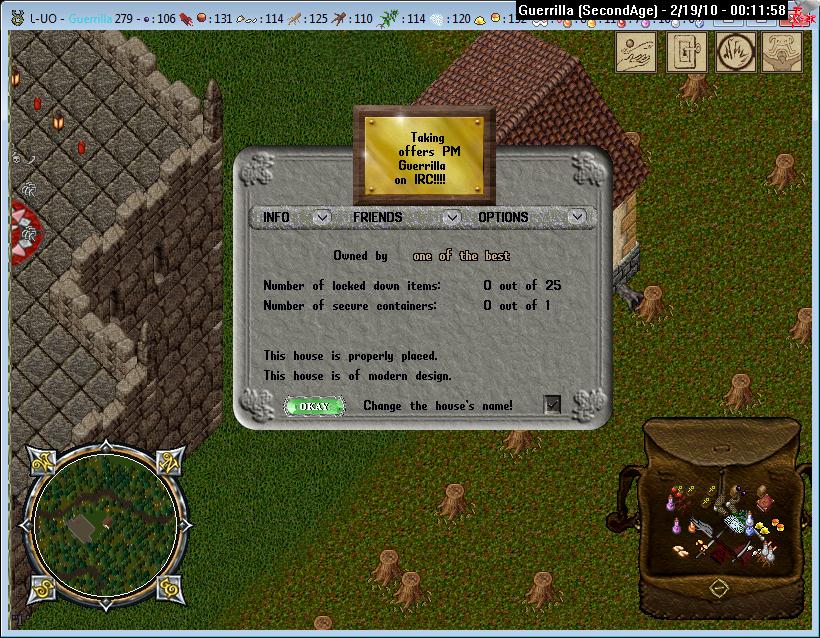Click the backpack's diamond clasp emblem
This screenshot has width=820, height=638.
(718, 588)
